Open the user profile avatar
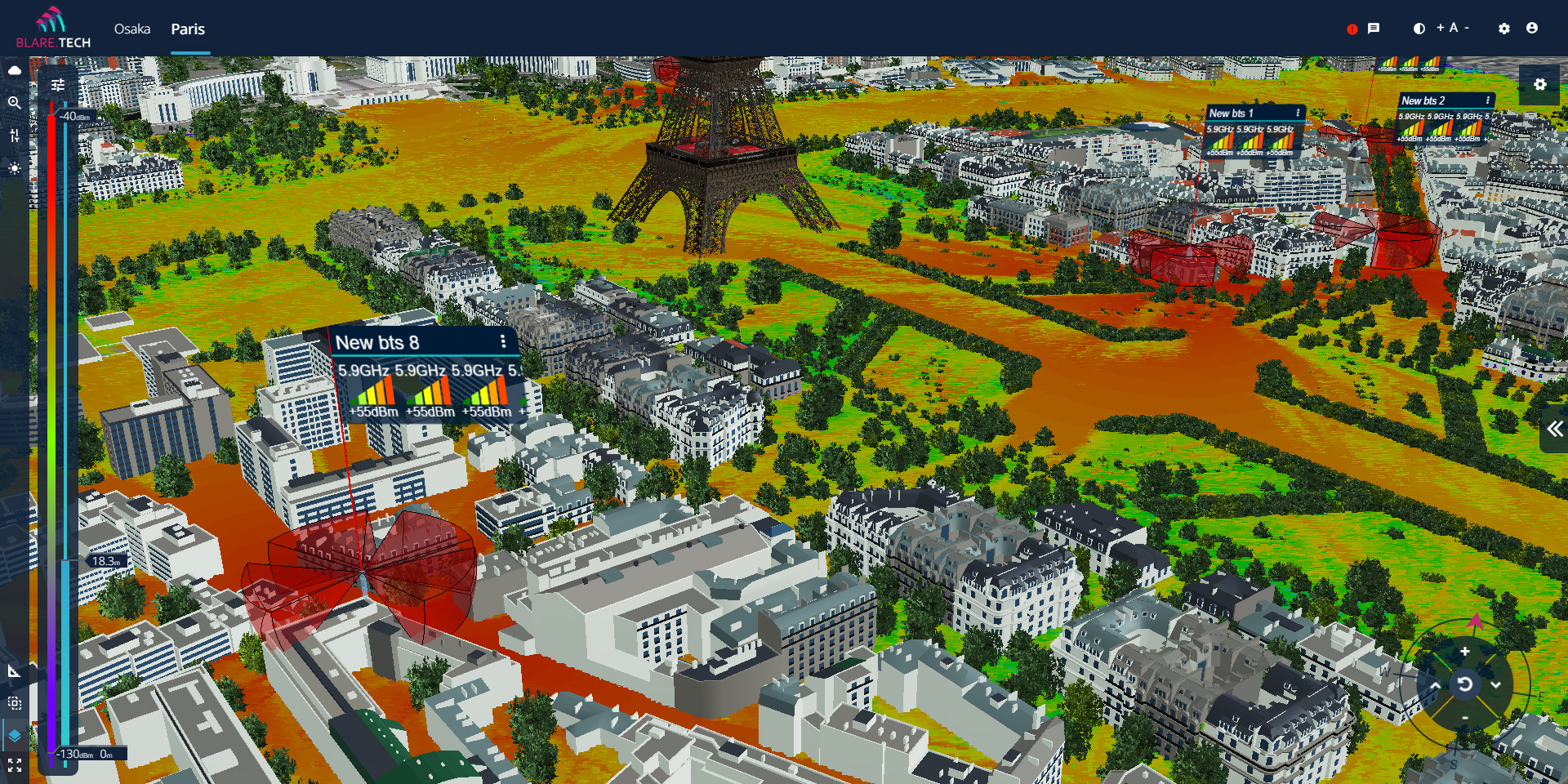 point(1533,29)
